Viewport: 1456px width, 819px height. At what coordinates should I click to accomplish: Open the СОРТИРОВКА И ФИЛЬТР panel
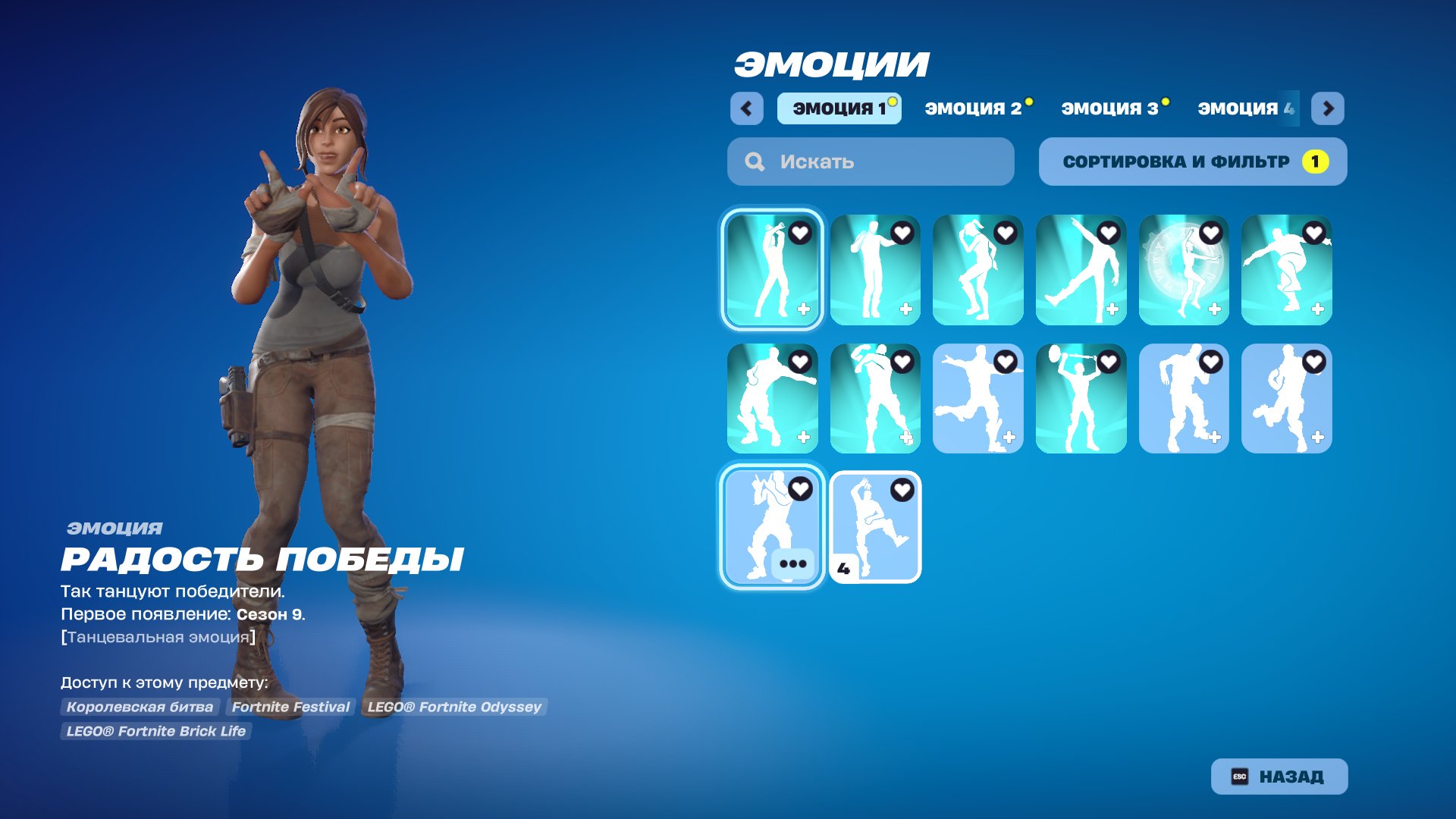pyautogui.click(x=1193, y=161)
